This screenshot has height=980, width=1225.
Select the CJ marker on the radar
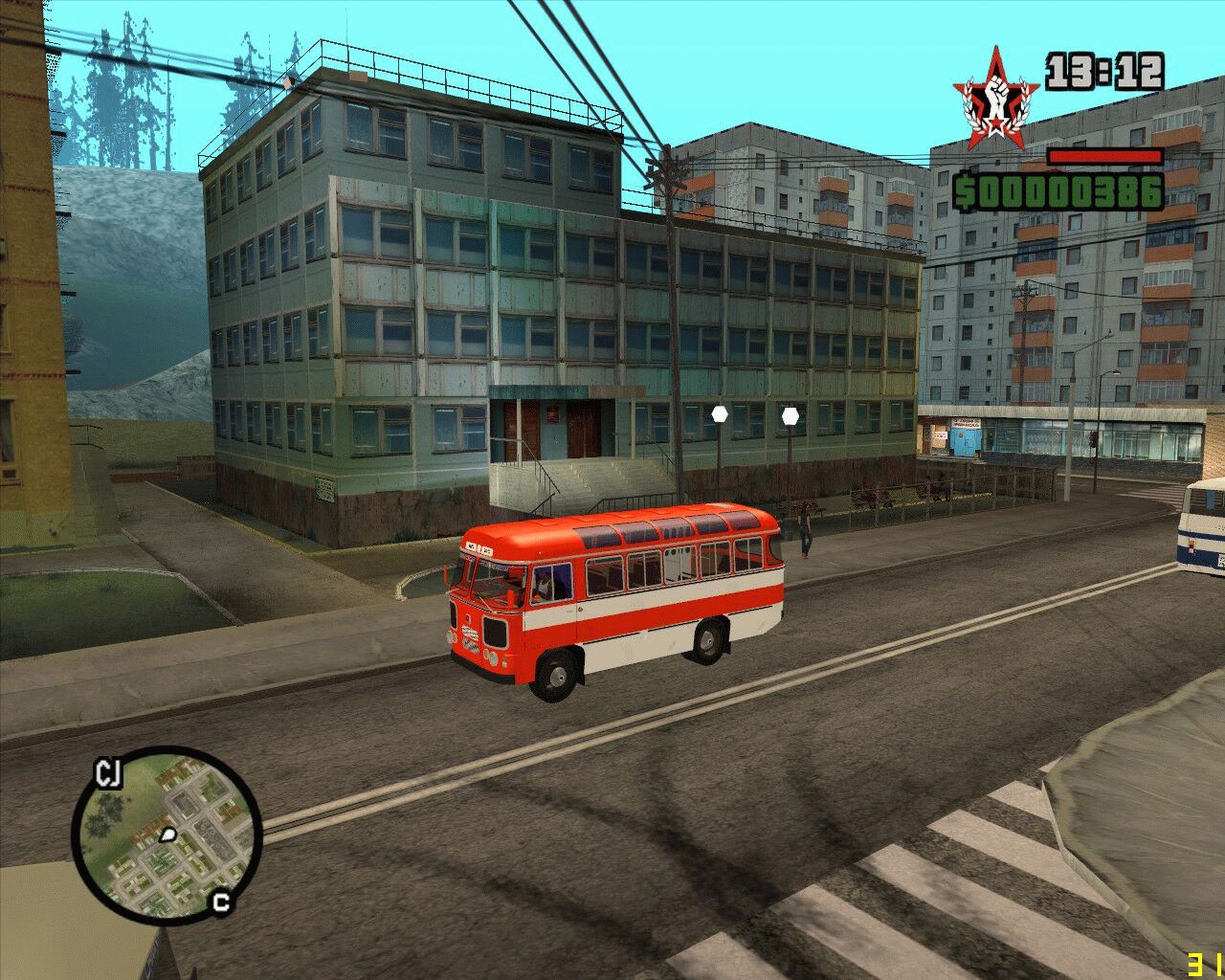109,774
